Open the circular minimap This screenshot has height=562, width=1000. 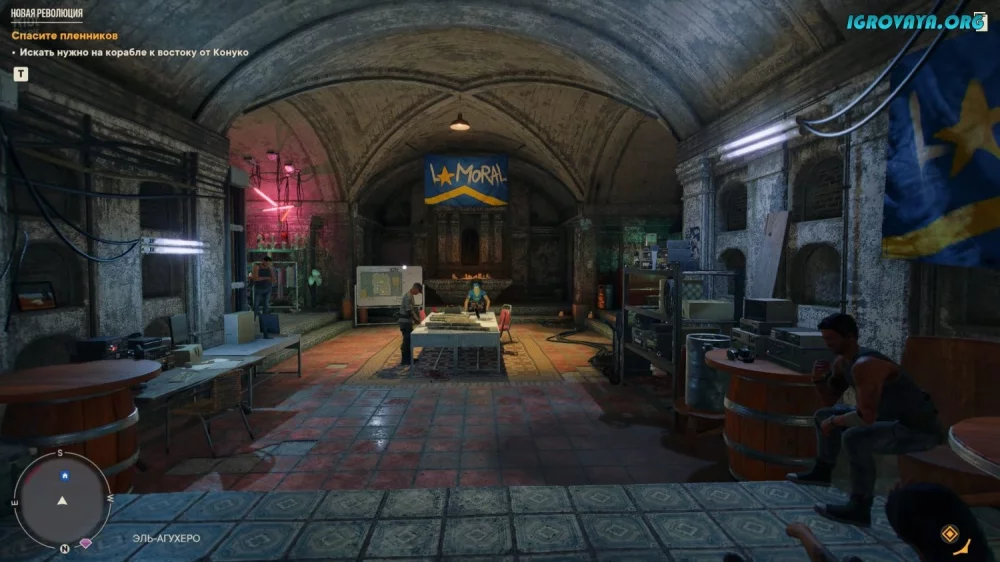point(63,499)
